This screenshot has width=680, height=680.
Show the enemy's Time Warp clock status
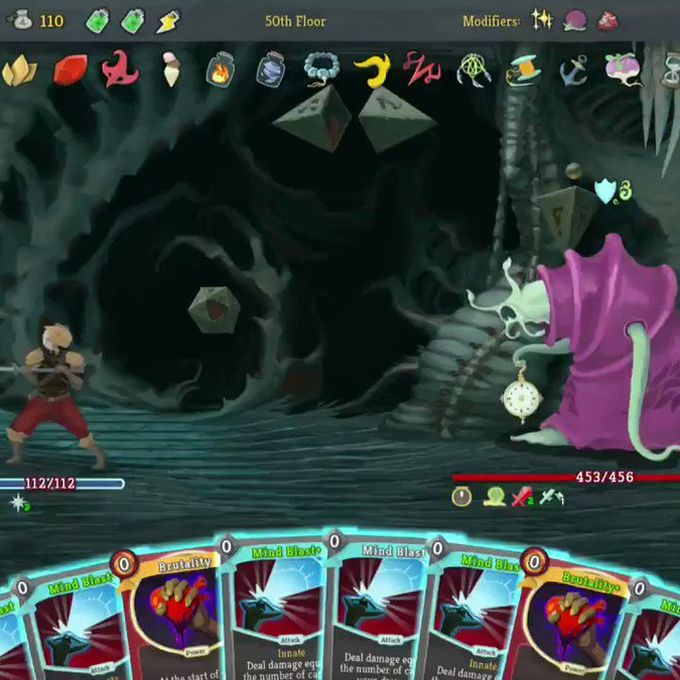coord(462,495)
